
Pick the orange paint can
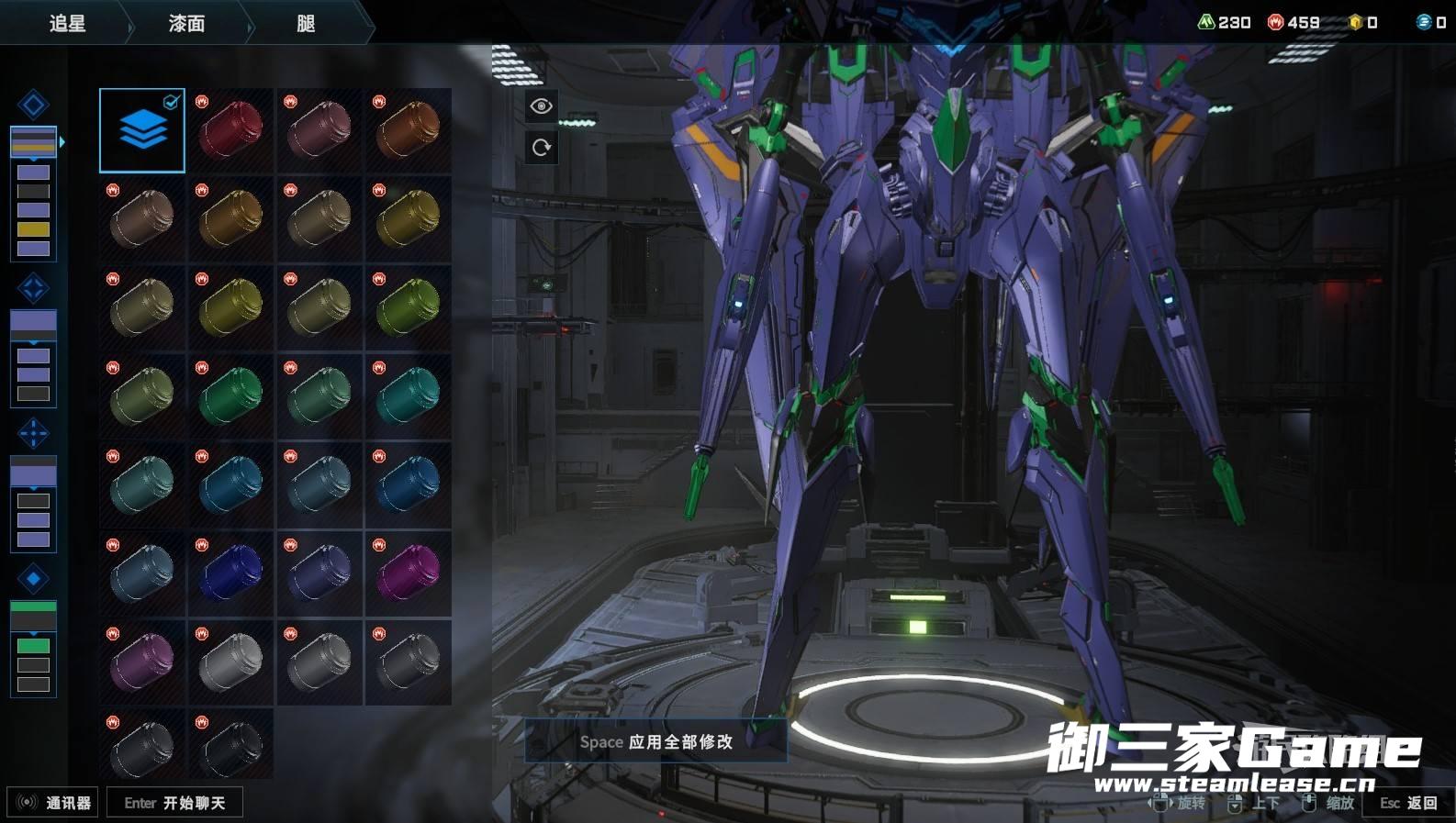tap(409, 130)
